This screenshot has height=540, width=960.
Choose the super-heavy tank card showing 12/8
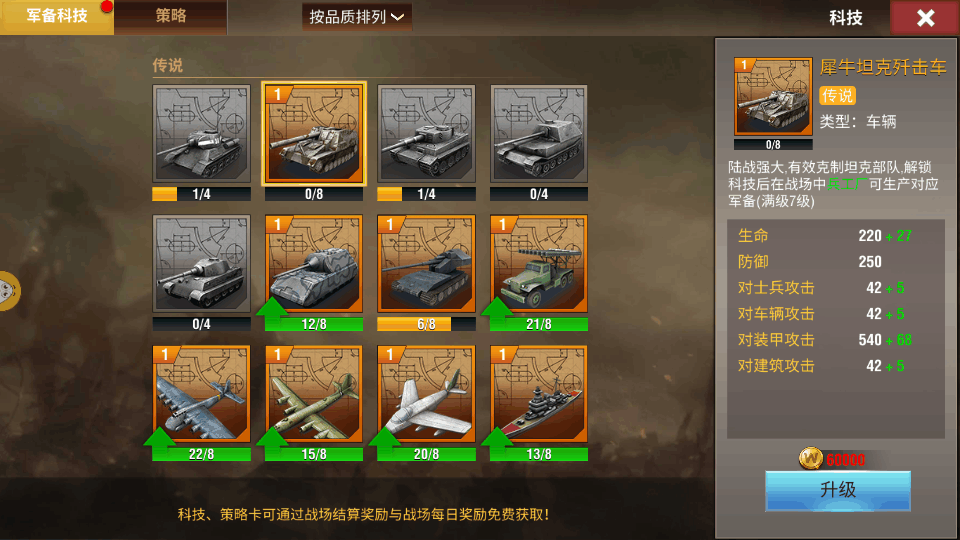[x=313, y=265]
